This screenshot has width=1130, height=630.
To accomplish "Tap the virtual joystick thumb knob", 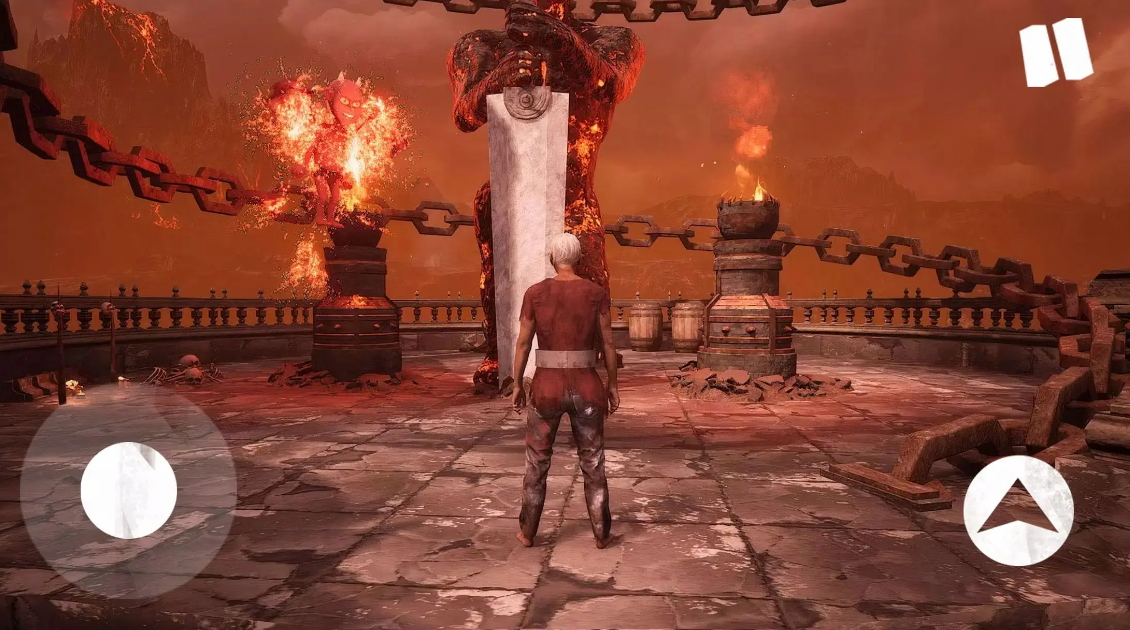I will click(x=129, y=490).
